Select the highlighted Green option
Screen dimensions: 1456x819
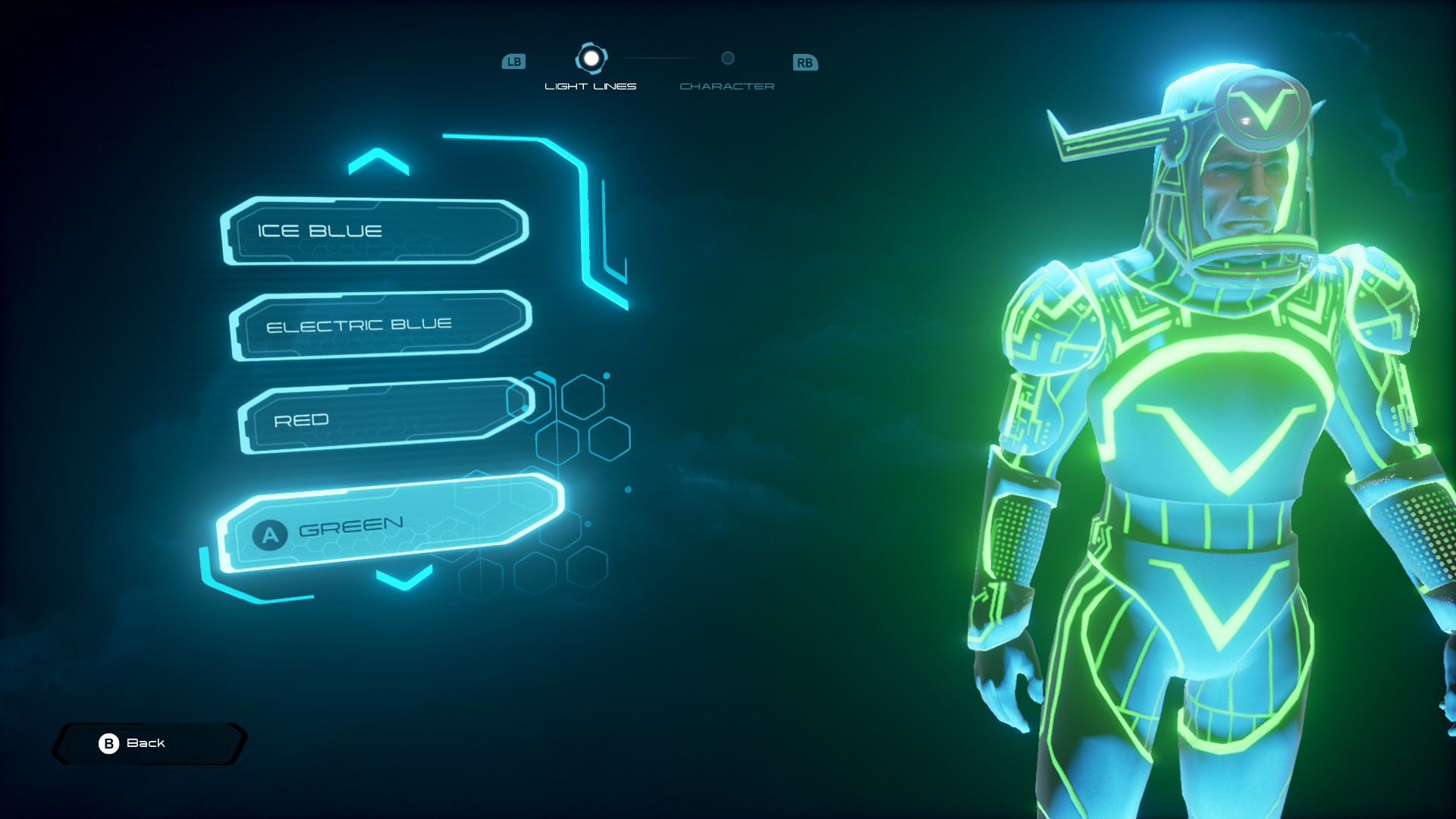390,523
